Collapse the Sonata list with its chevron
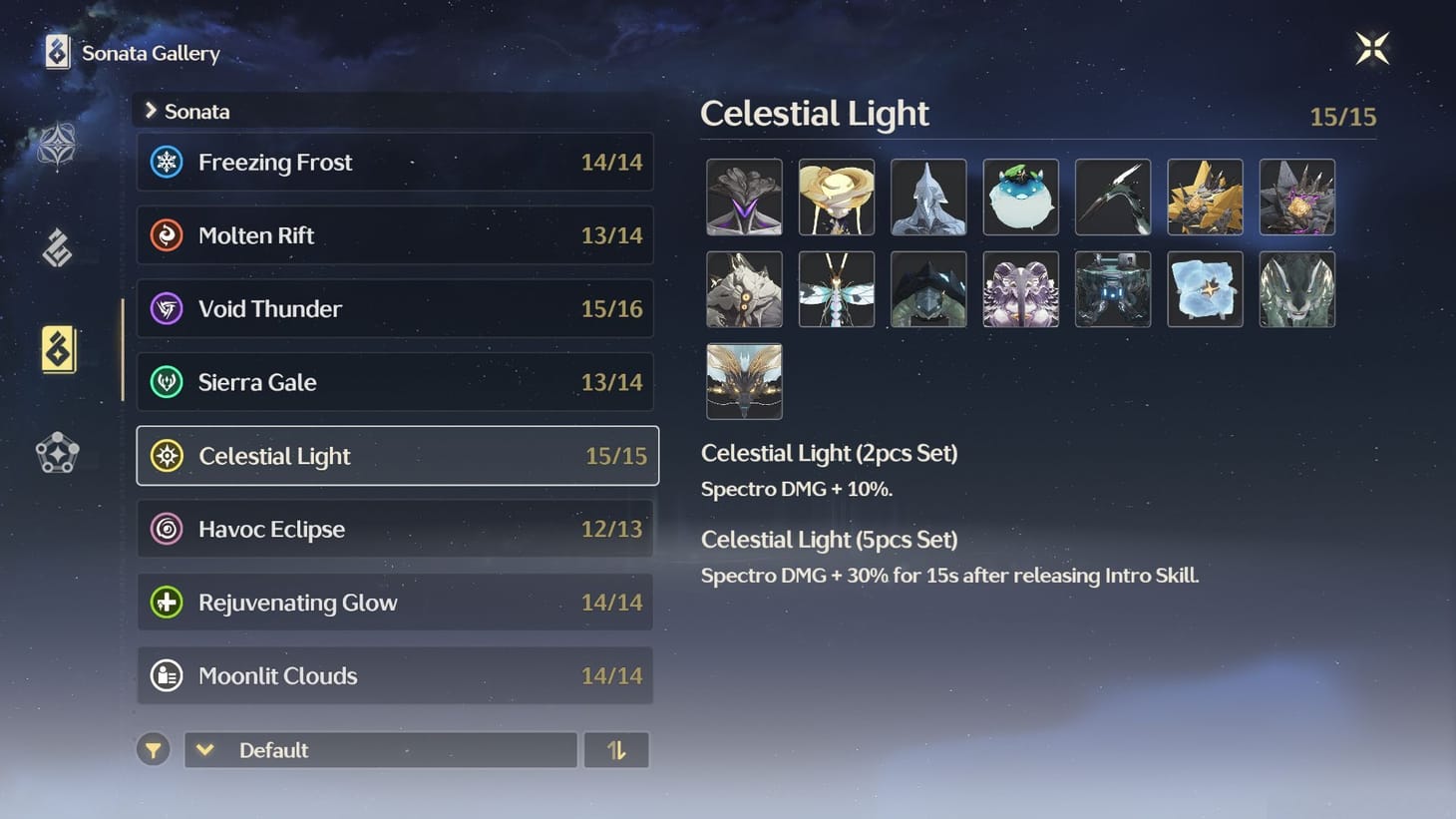 pyautogui.click(x=150, y=111)
